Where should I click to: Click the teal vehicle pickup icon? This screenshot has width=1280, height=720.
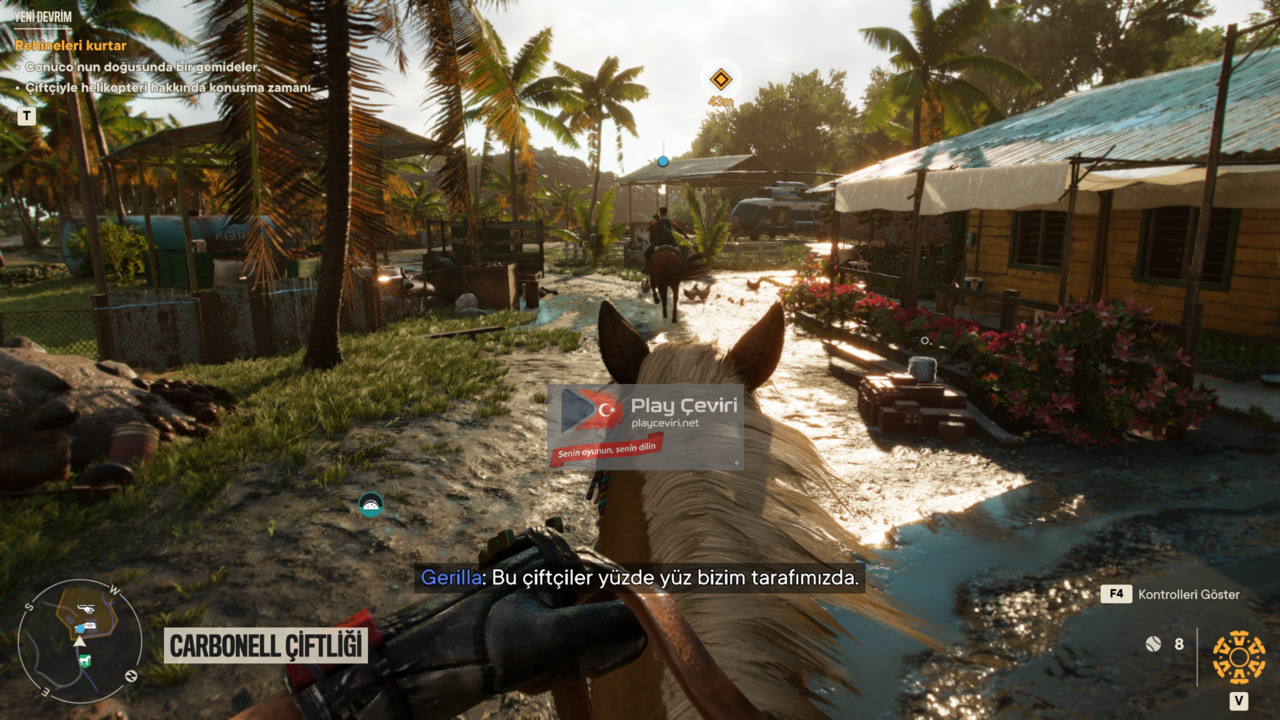coord(371,505)
